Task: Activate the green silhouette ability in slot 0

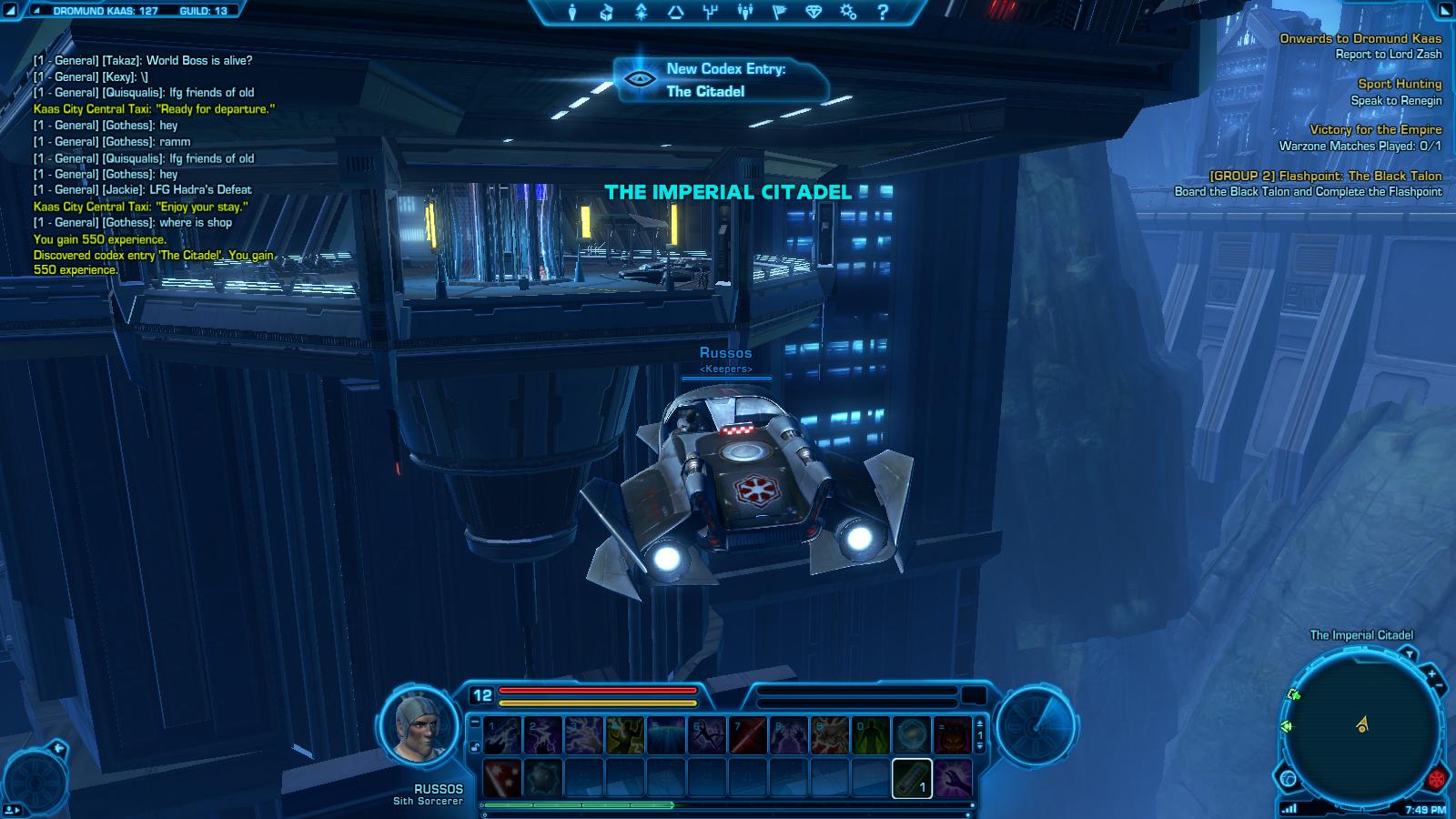Action: point(870,734)
